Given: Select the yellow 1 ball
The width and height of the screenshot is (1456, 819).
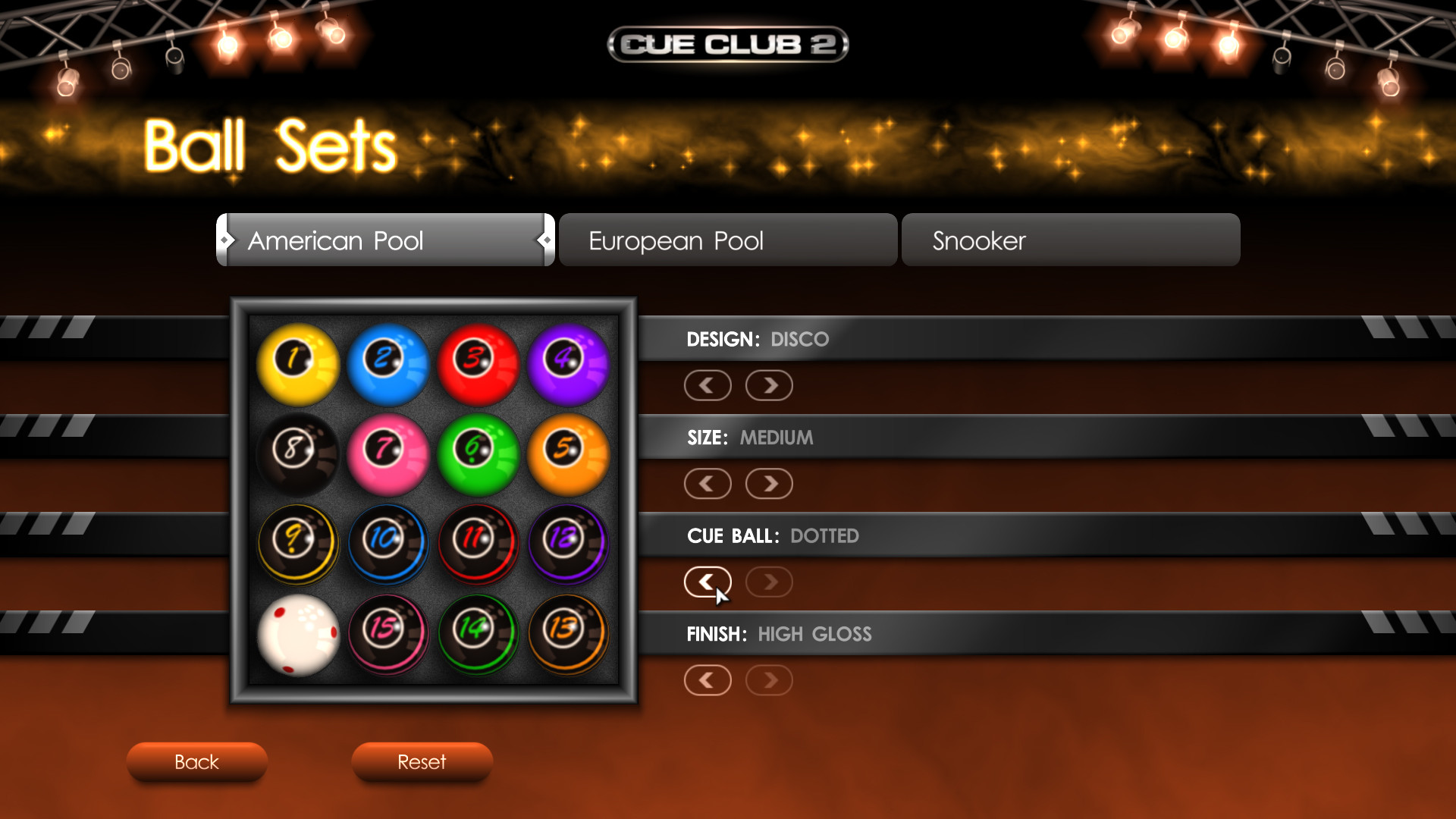Looking at the screenshot, I should (x=297, y=362).
